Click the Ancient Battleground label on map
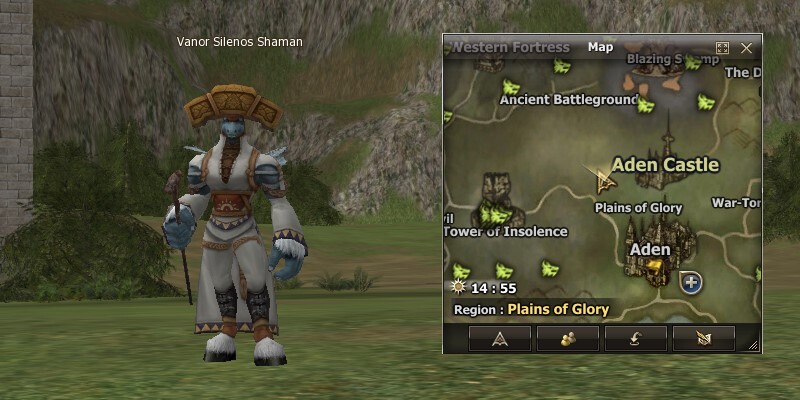 pos(569,100)
